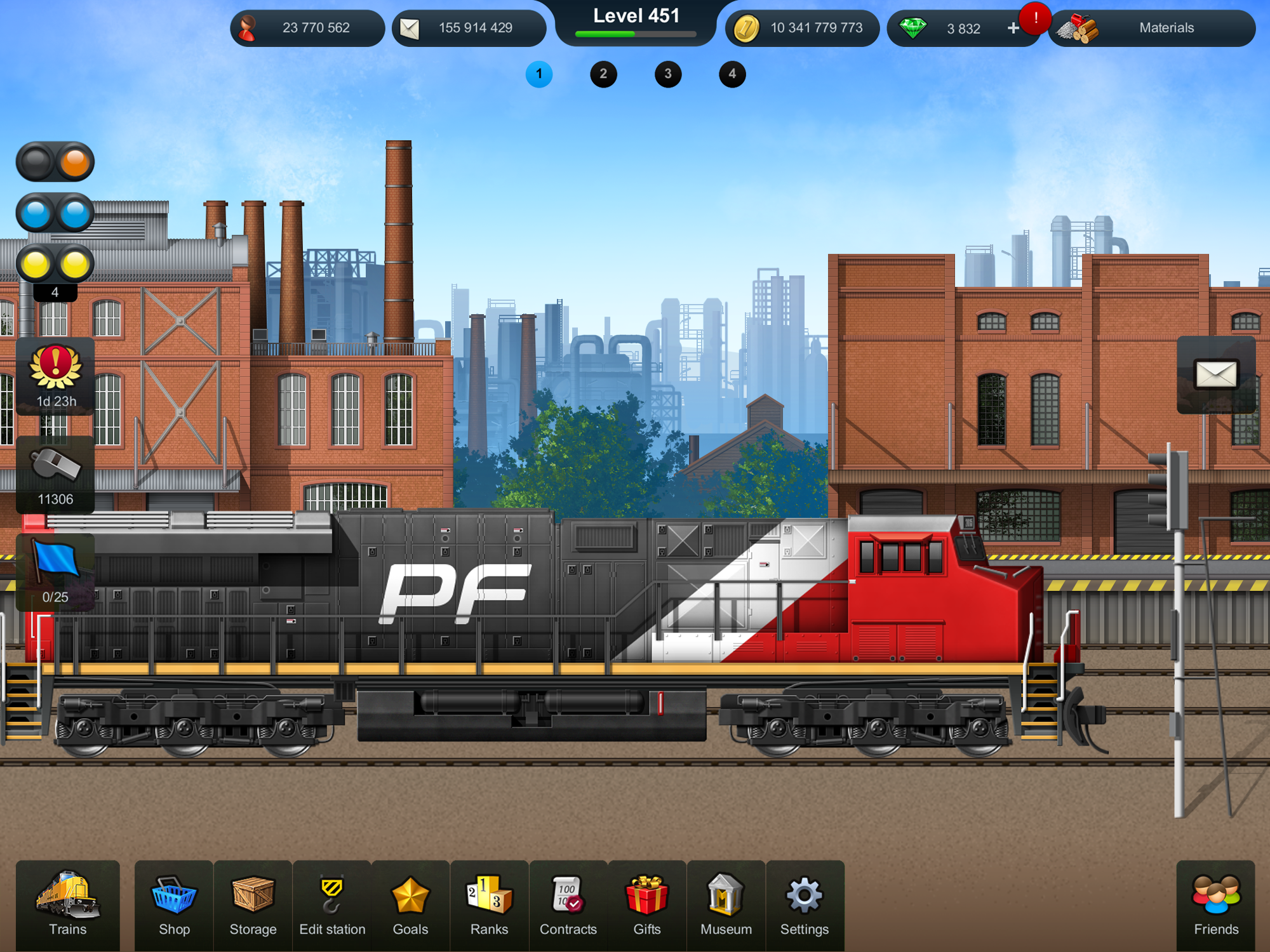Image resolution: width=1270 pixels, height=952 pixels.
Task: Open the game Settings
Action: click(804, 904)
